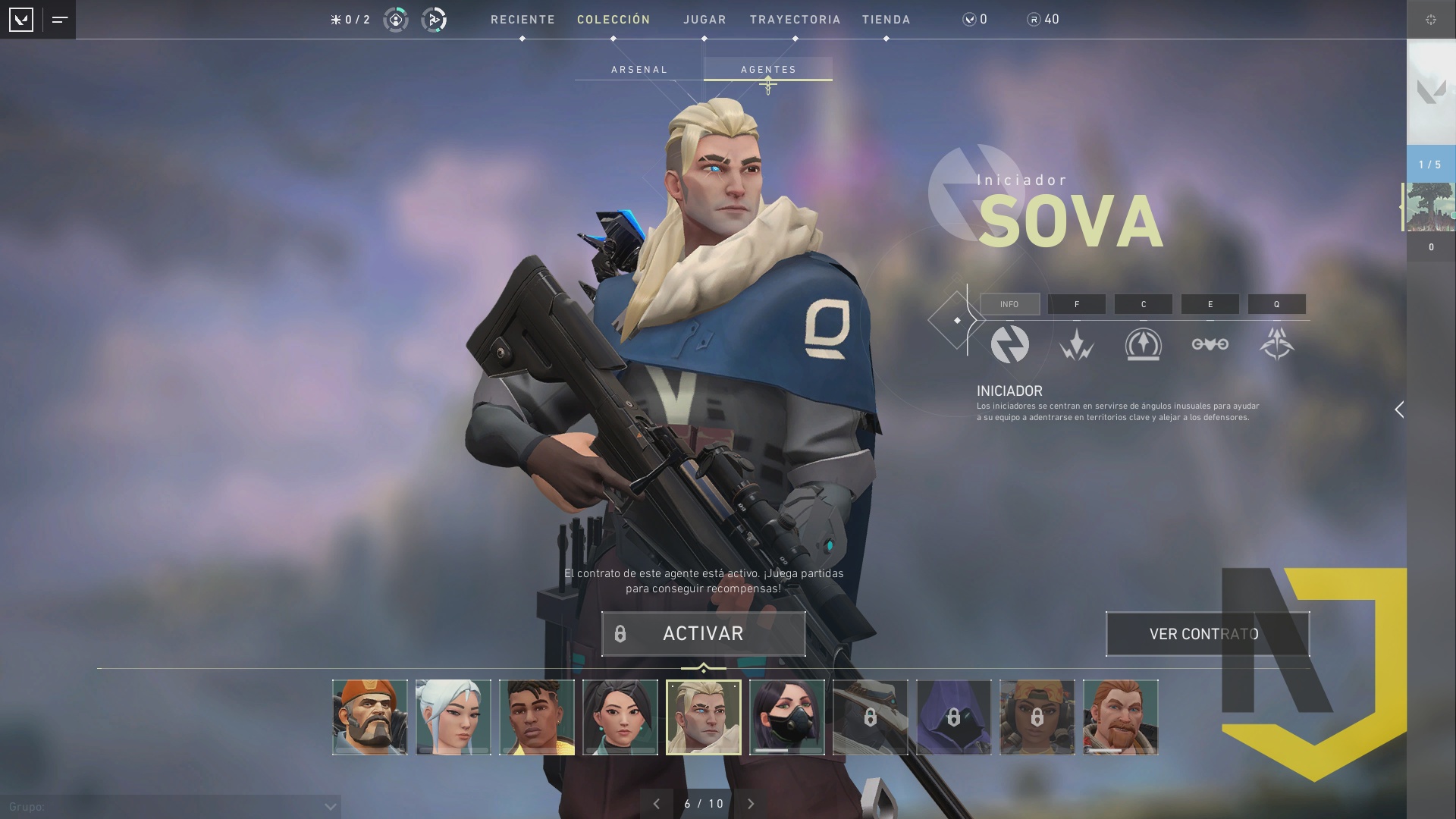Click the Q ultimate ability icon
The image size is (1456, 819).
1277,344
